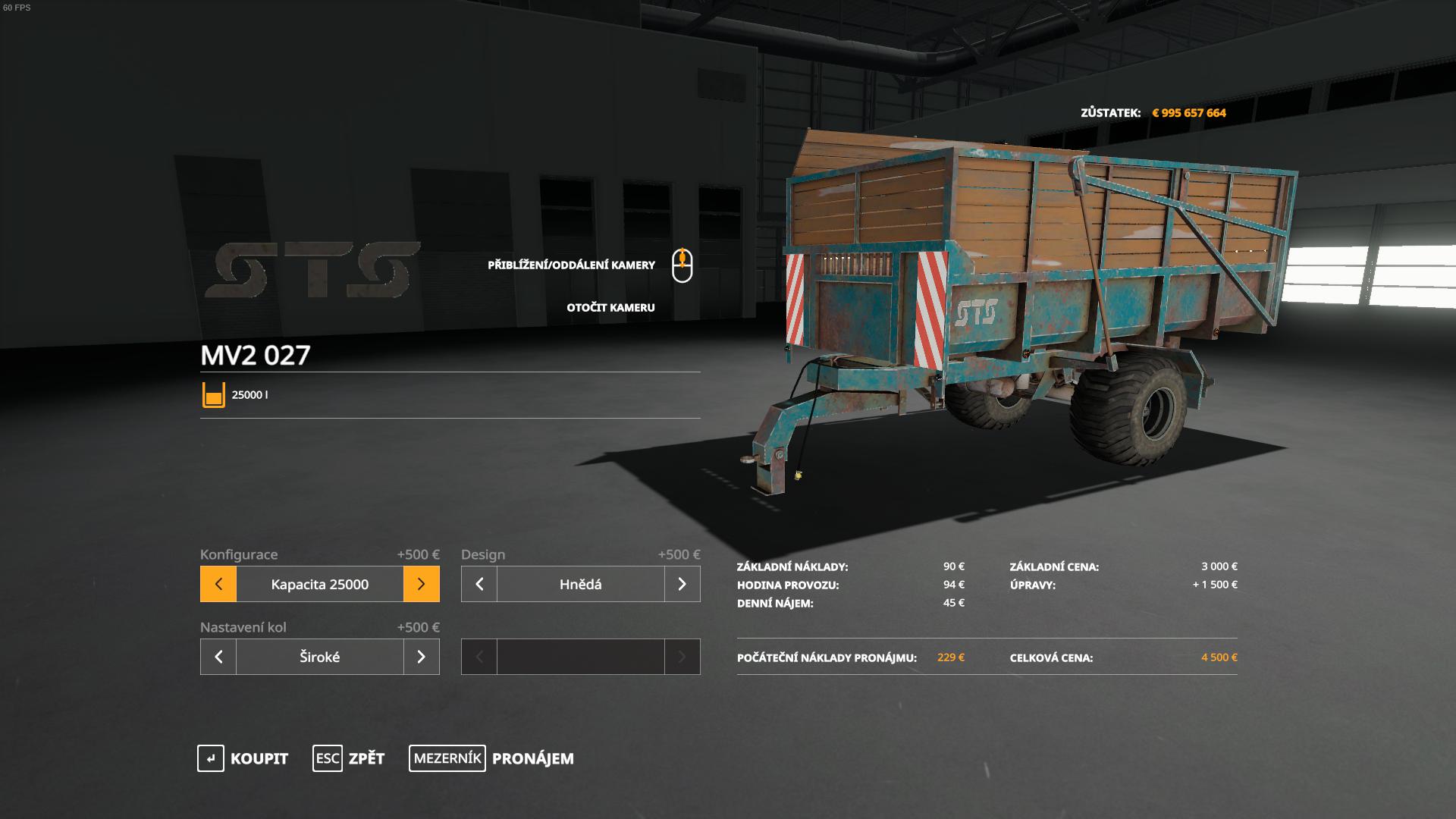Select next Konfigurace capacity option

pyautogui.click(x=421, y=584)
